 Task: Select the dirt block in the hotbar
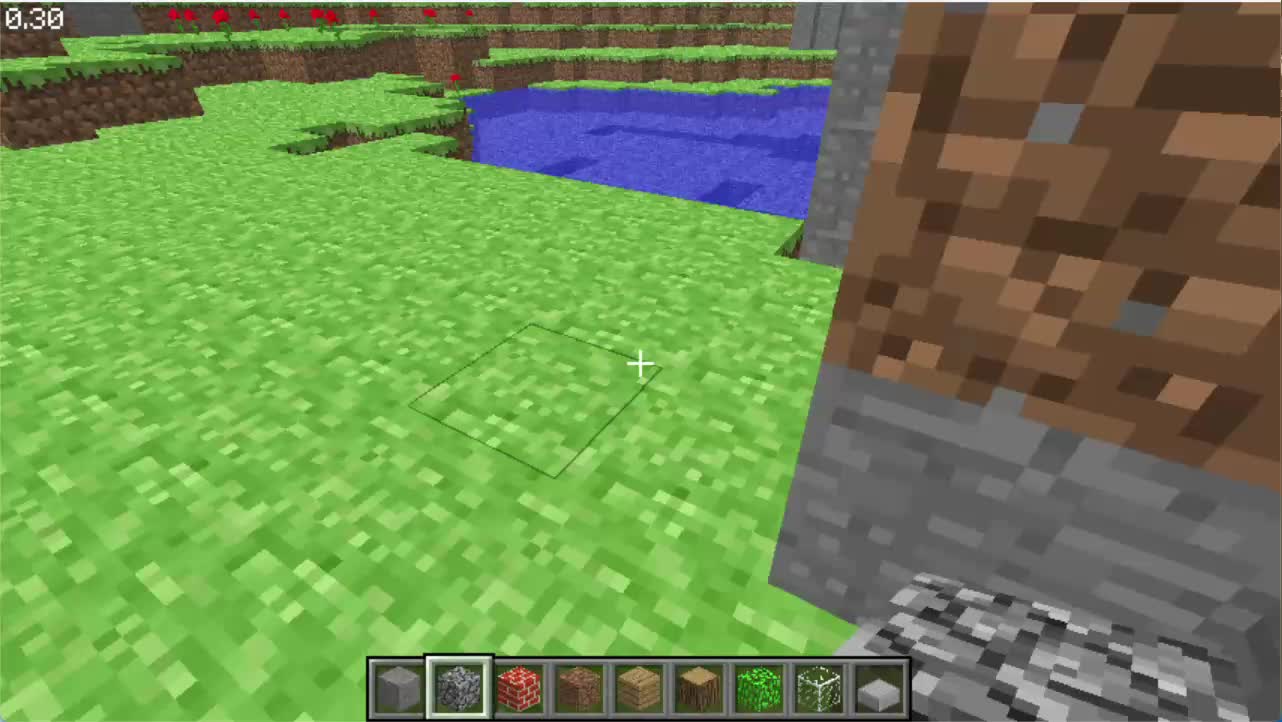point(579,685)
